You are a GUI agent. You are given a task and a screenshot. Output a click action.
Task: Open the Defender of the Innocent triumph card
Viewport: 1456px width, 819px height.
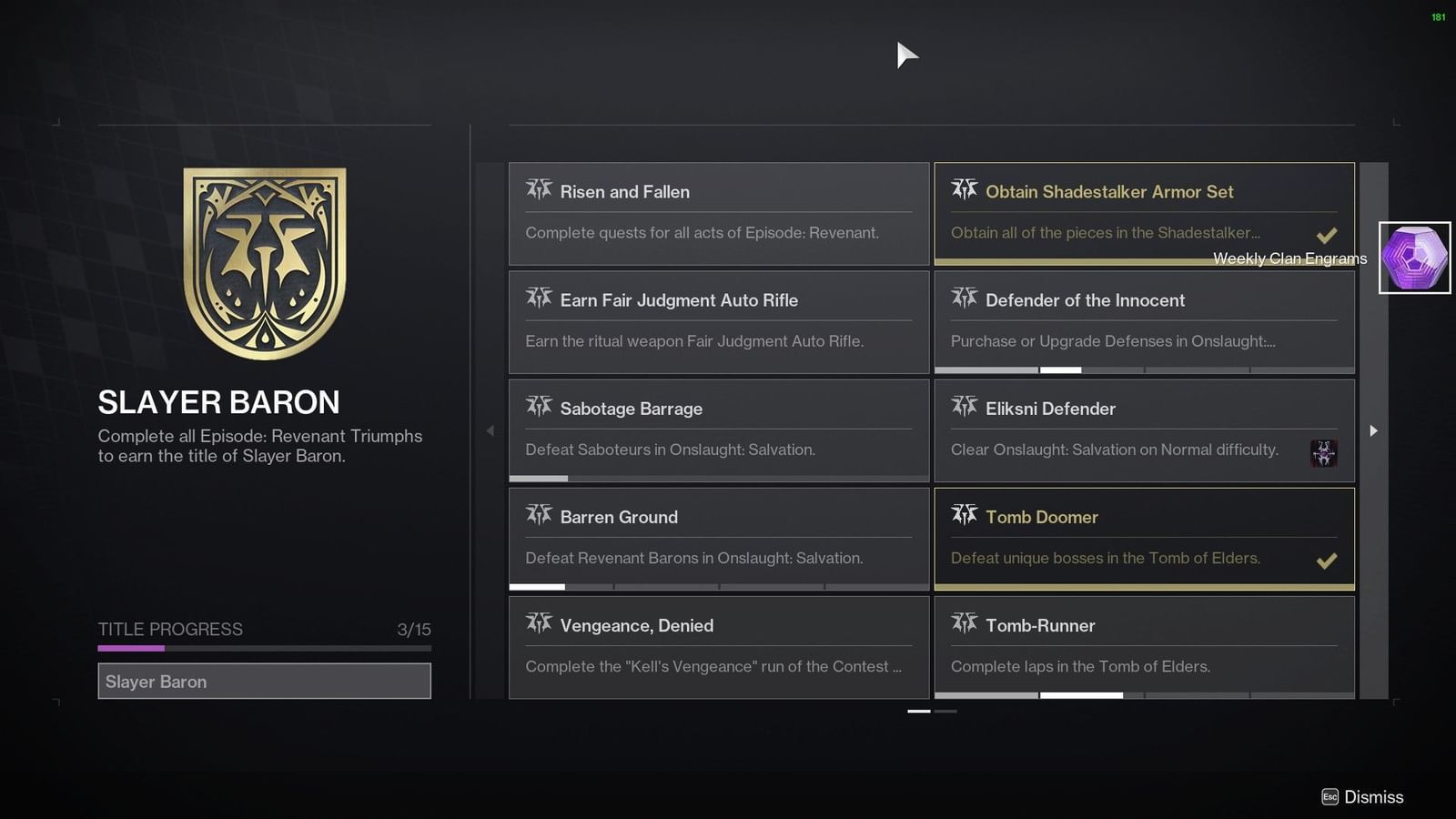click(x=1142, y=320)
